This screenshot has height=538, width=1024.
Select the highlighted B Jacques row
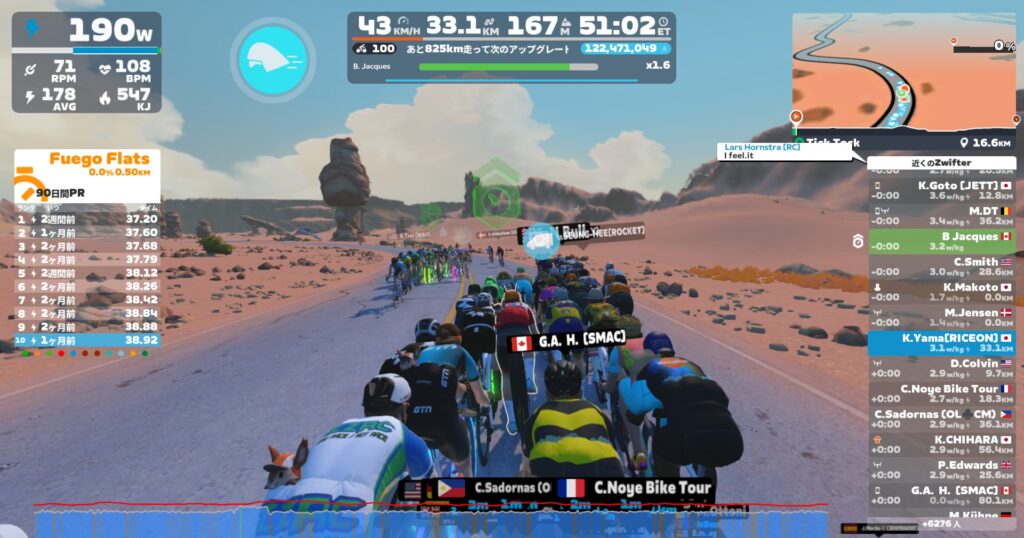click(x=942, y=241)
